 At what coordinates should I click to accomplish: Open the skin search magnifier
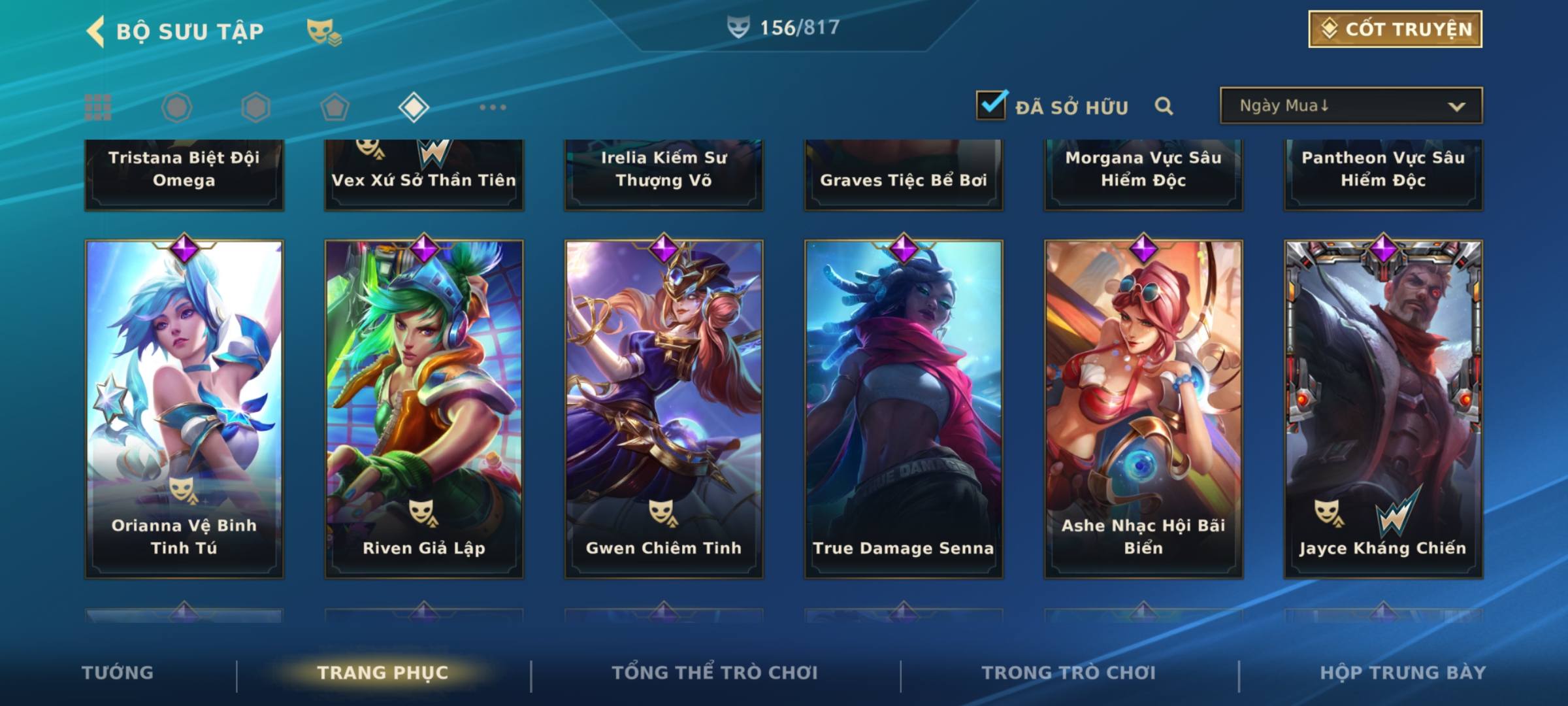click(1164, 106)
